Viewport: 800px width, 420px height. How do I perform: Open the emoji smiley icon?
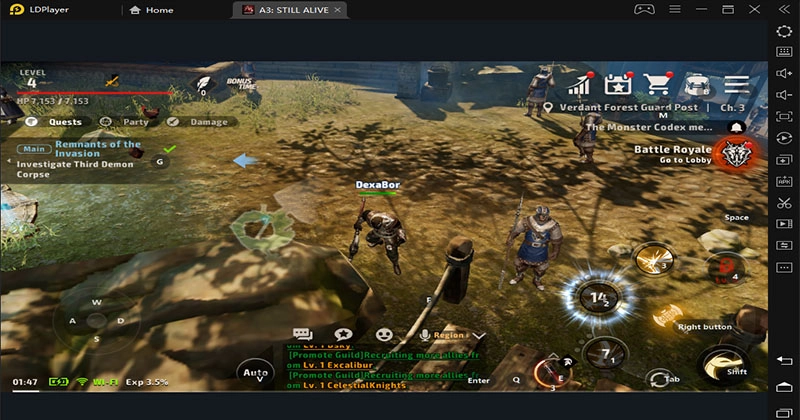[384, 335]
